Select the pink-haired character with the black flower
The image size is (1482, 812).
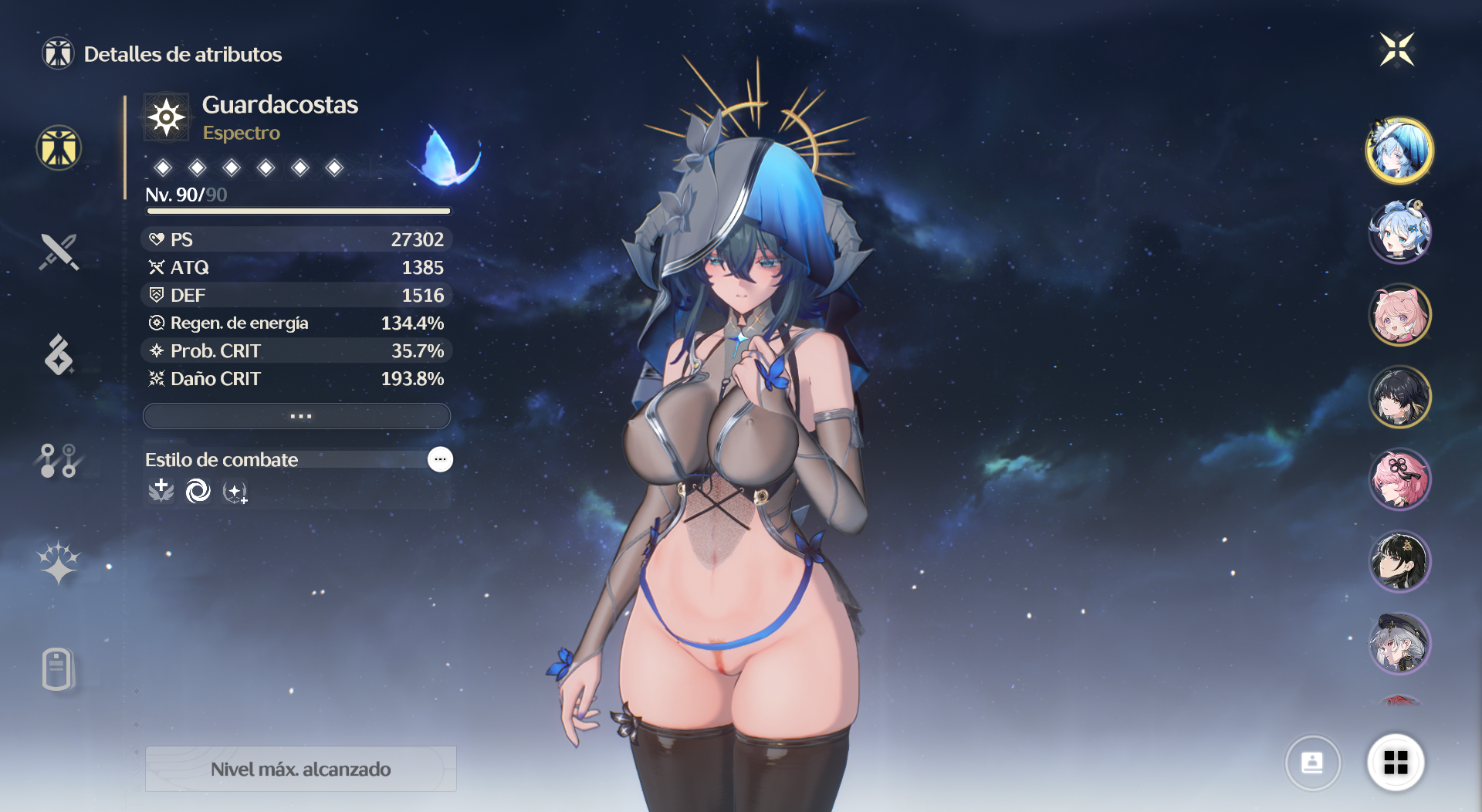[1399, 479]
